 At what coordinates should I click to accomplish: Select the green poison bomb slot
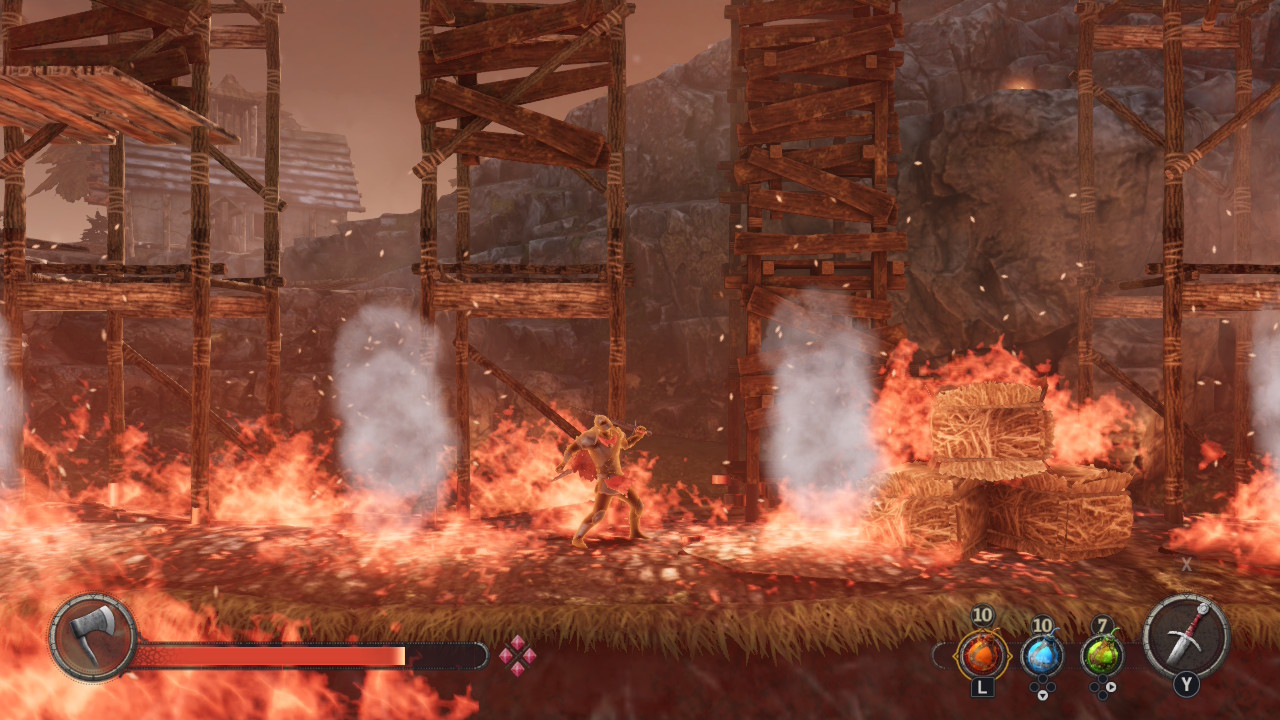coord(1102,656)
